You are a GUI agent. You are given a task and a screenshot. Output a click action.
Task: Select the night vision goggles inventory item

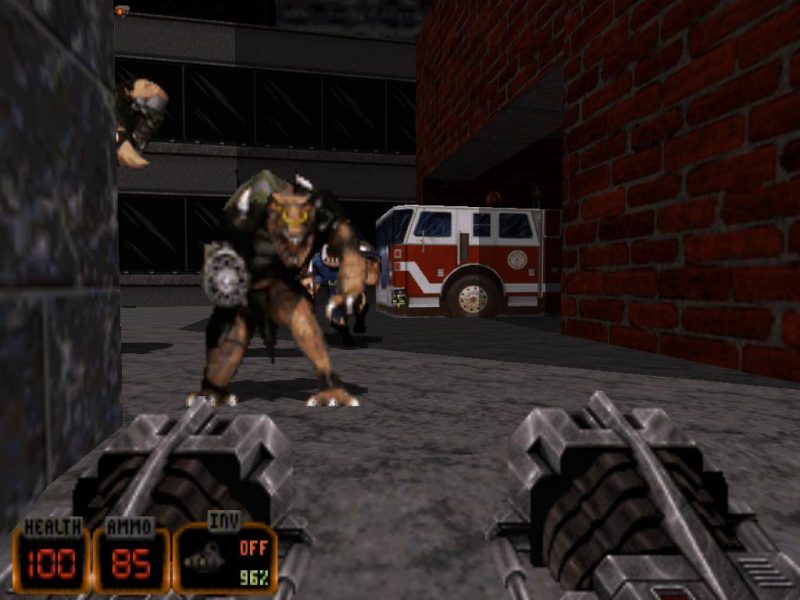204,562
